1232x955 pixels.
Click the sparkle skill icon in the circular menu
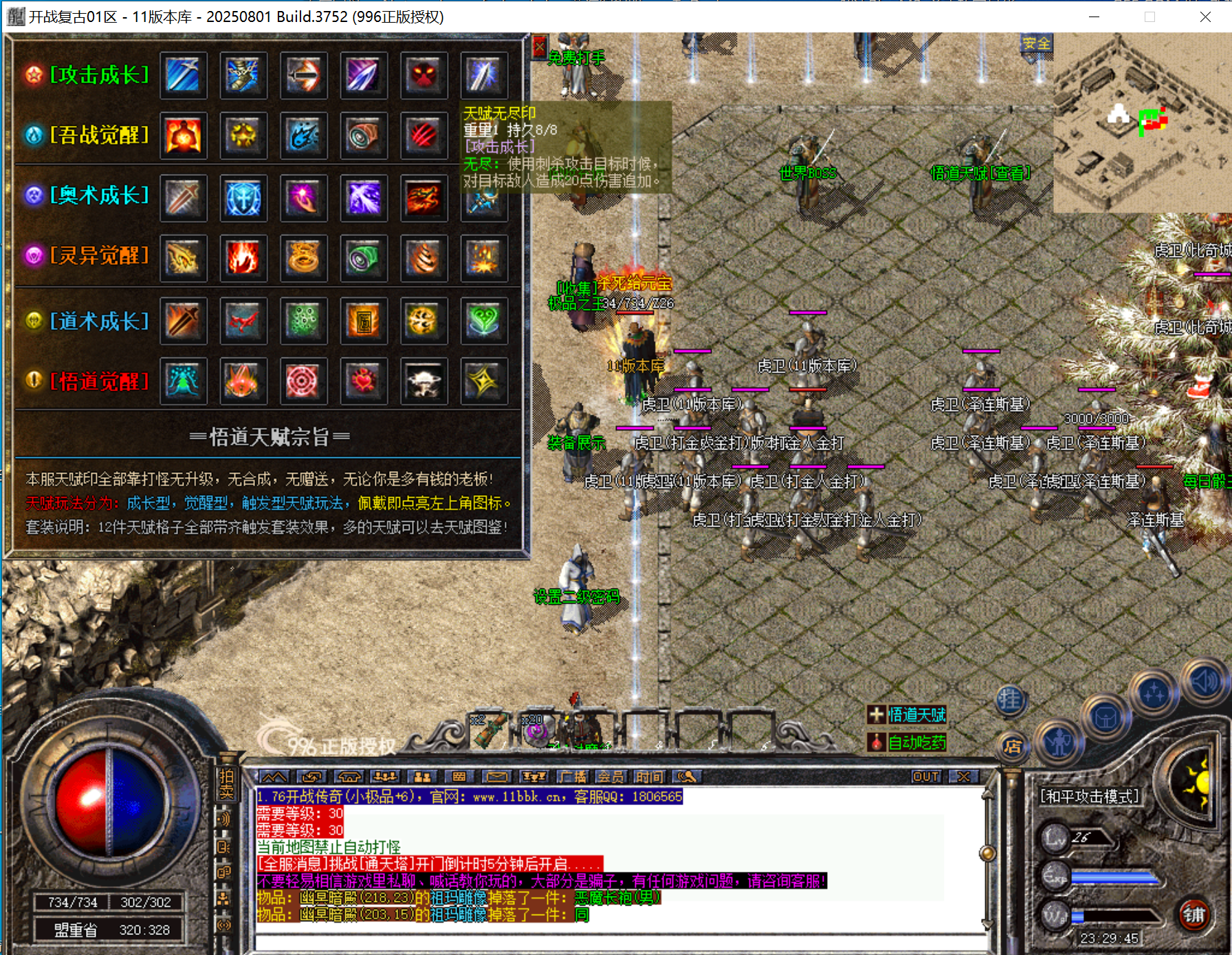[1152, 693]
